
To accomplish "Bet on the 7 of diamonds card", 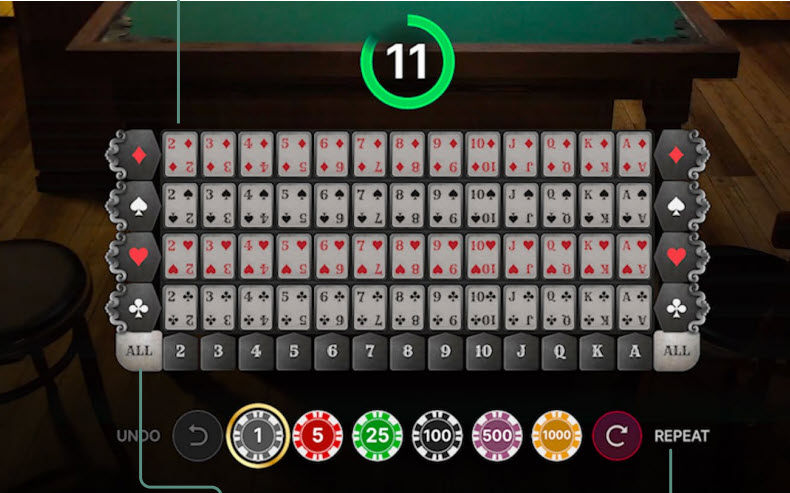I will (x=369, y=155).
